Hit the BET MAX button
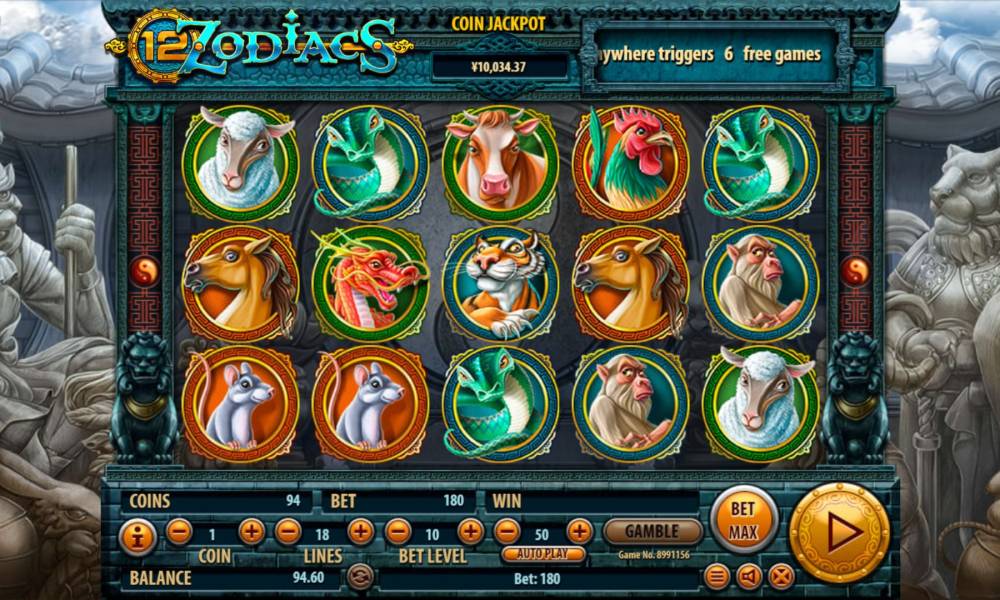 tap(743, 520)
